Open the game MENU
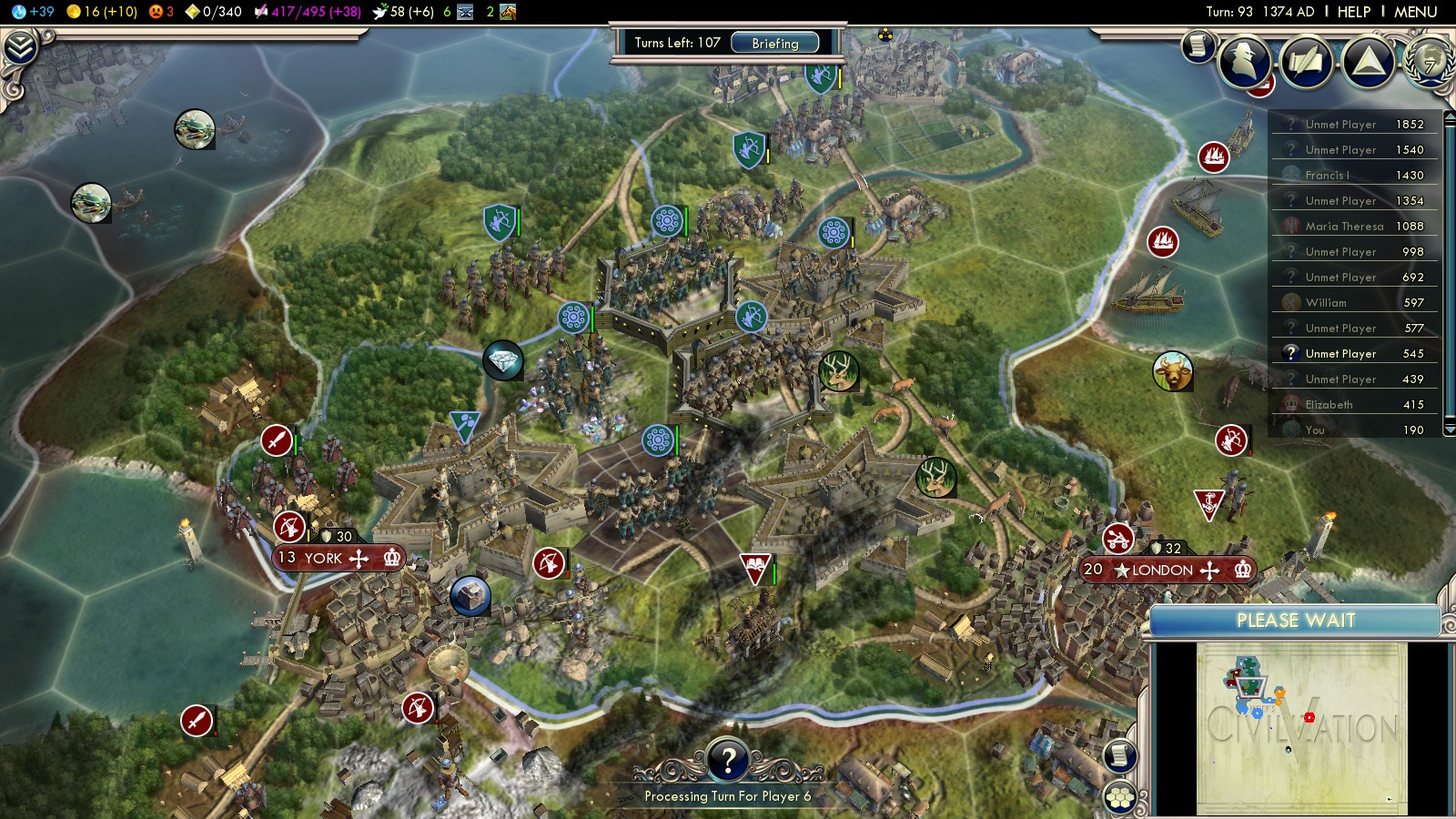 (1415, 12)
